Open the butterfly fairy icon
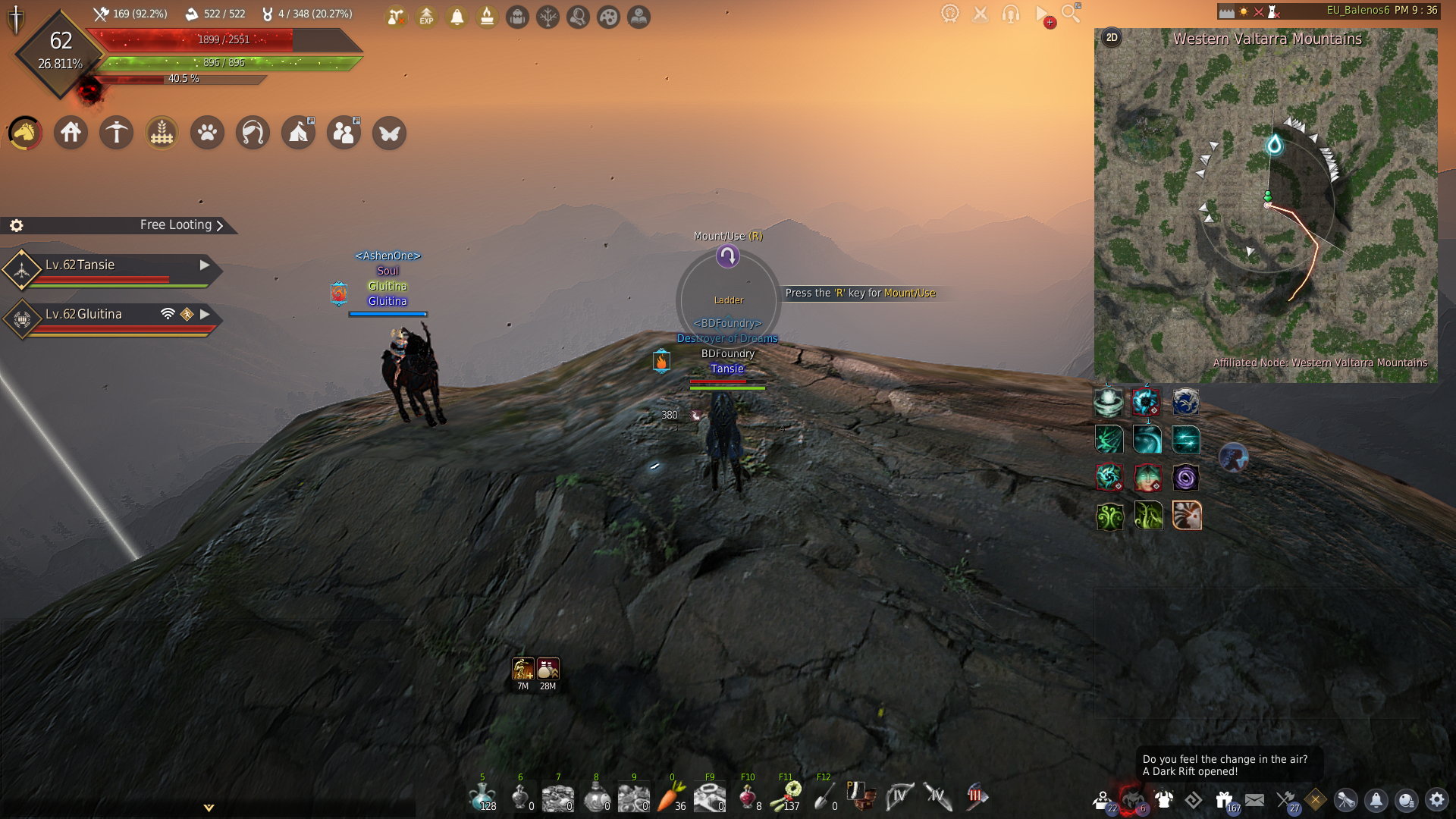This screenshot has width=1456, height=819. (x=390, y=133)
